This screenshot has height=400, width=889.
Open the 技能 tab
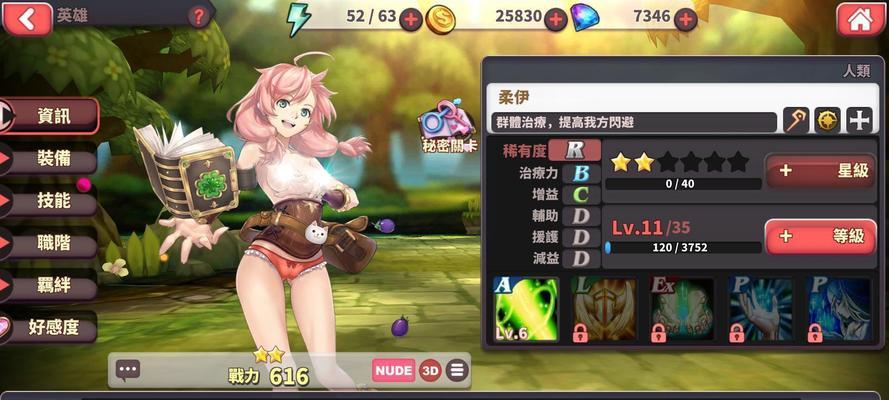point(52,201)
